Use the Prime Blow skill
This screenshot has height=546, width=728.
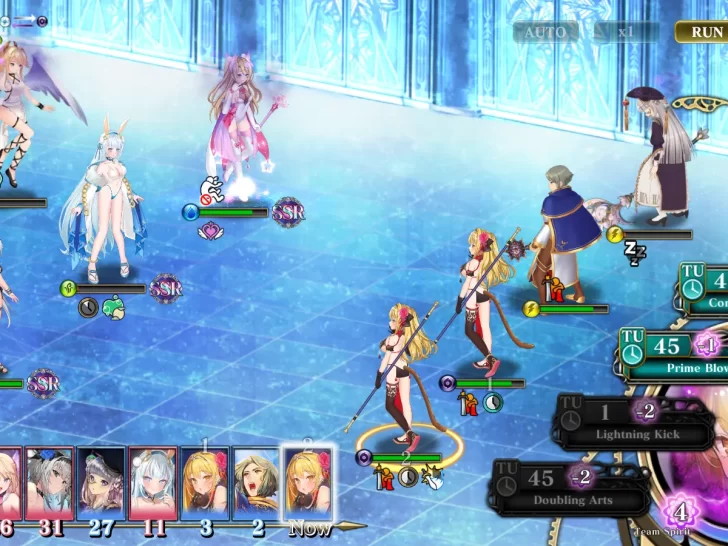(x=672, y=357)
